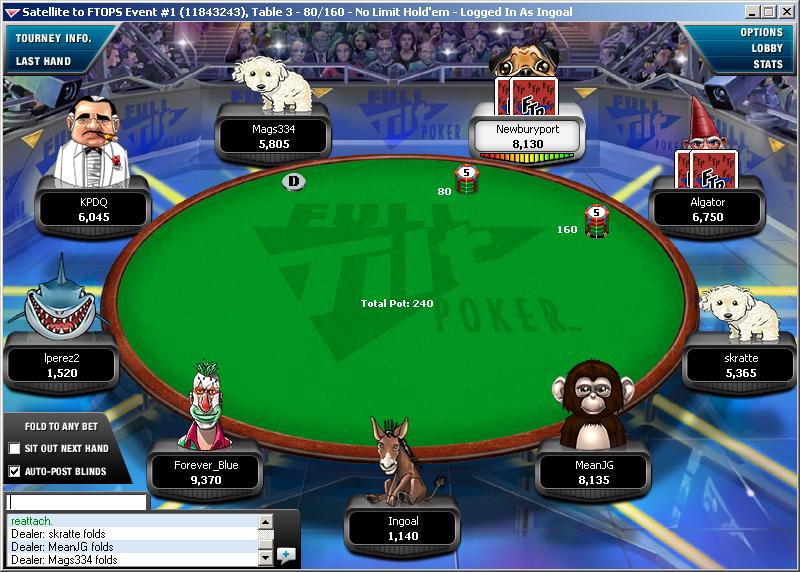Select Algator's player nameplate
The width and height of the screenshot is (800, 572).
pos(707,209)
